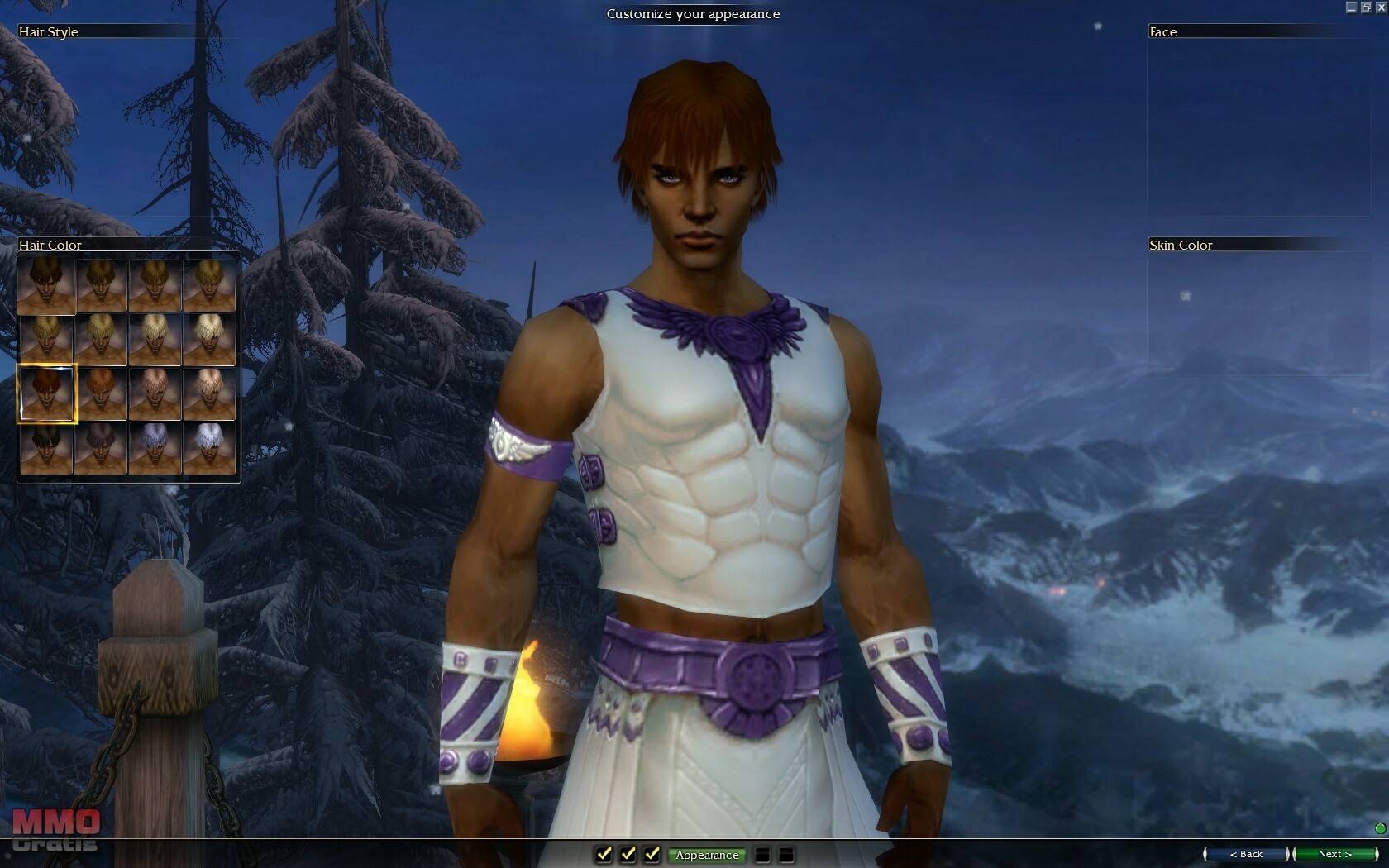Go to the Next creation step
This screenshot has height=868, width=1389.
point(1334,854)
